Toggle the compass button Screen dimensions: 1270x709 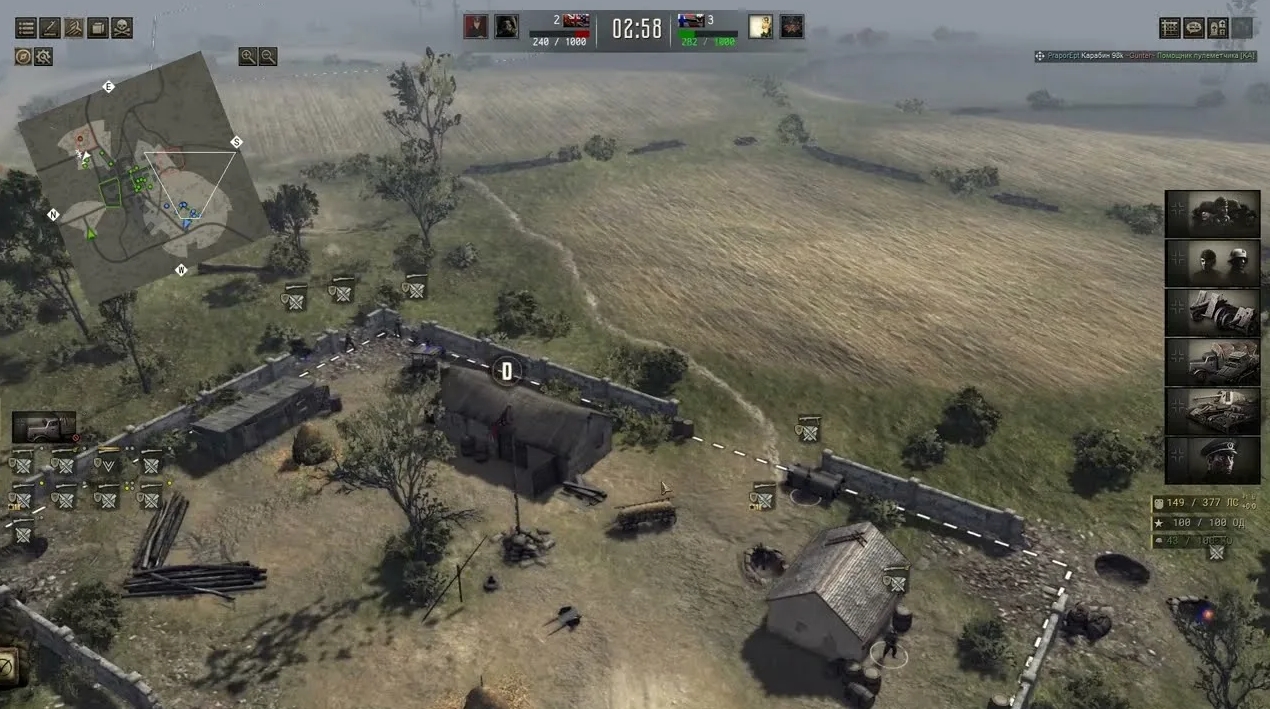[23, 57]
